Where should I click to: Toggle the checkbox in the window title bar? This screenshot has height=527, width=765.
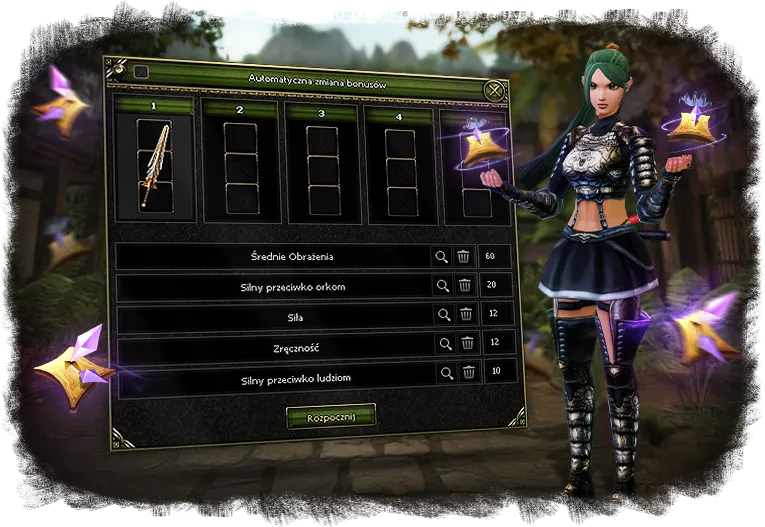(141, 72)
